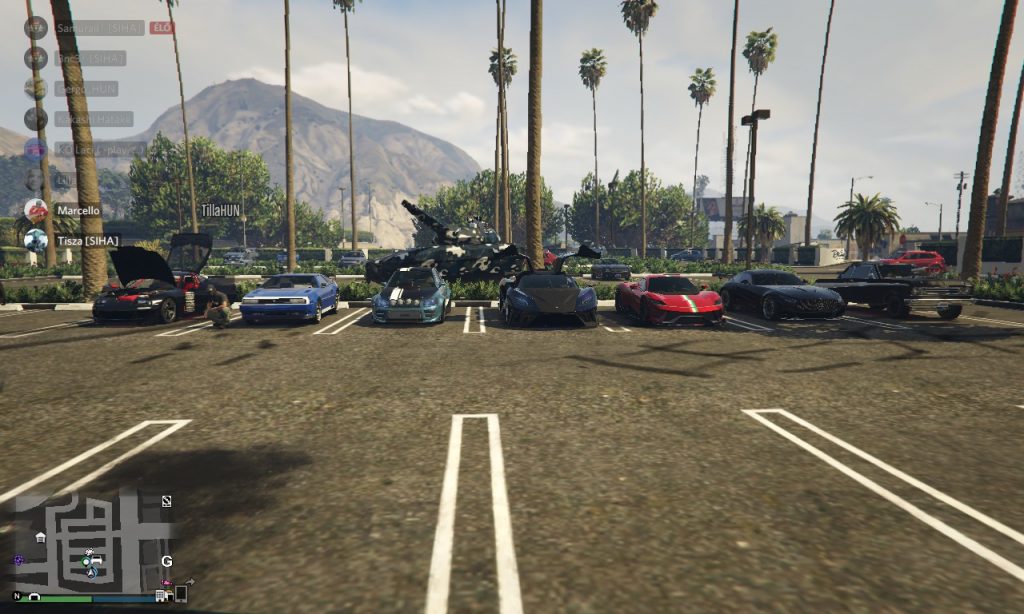Select Marcello in the voice overlay
Viewport: 1024px width, 614px height.
pos(78,210)
